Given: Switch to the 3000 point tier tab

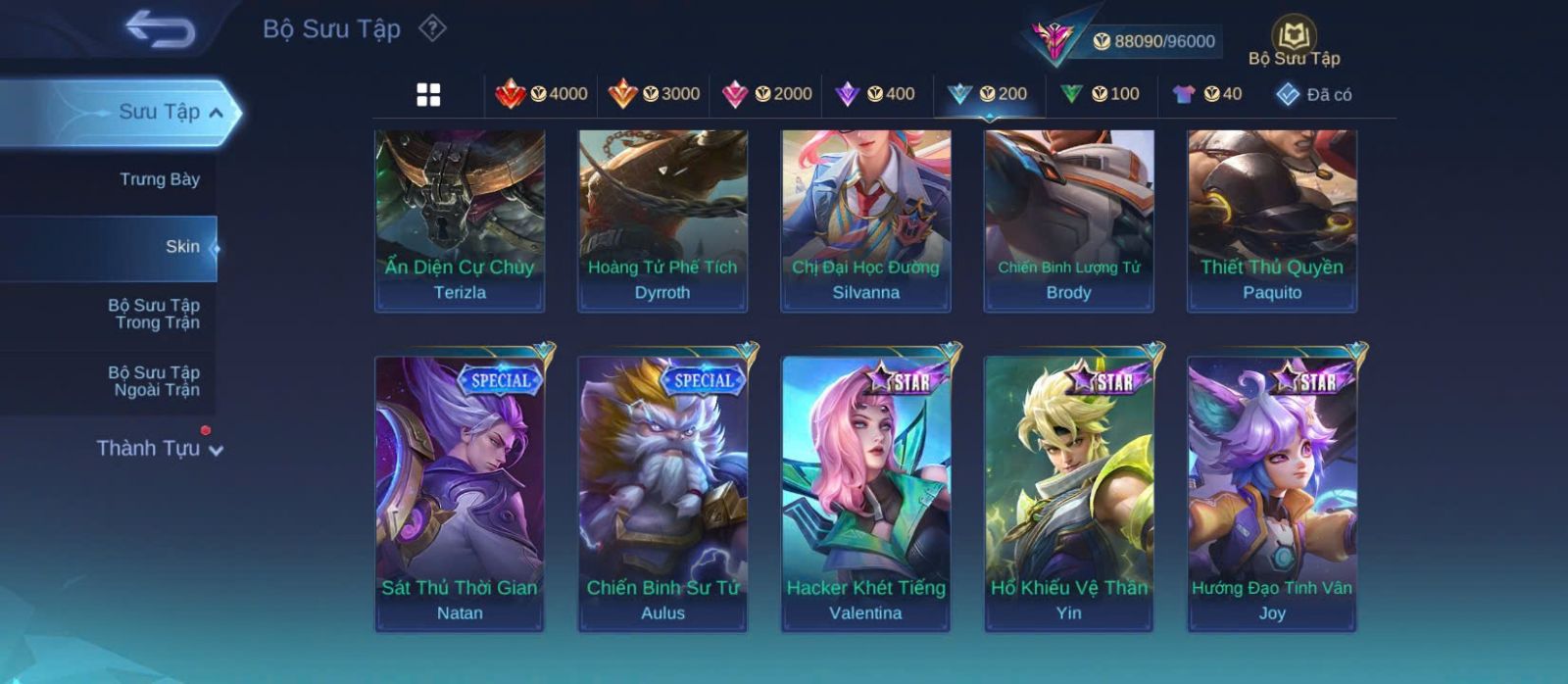Looking at the screenshot, I should tap(654, 94).
